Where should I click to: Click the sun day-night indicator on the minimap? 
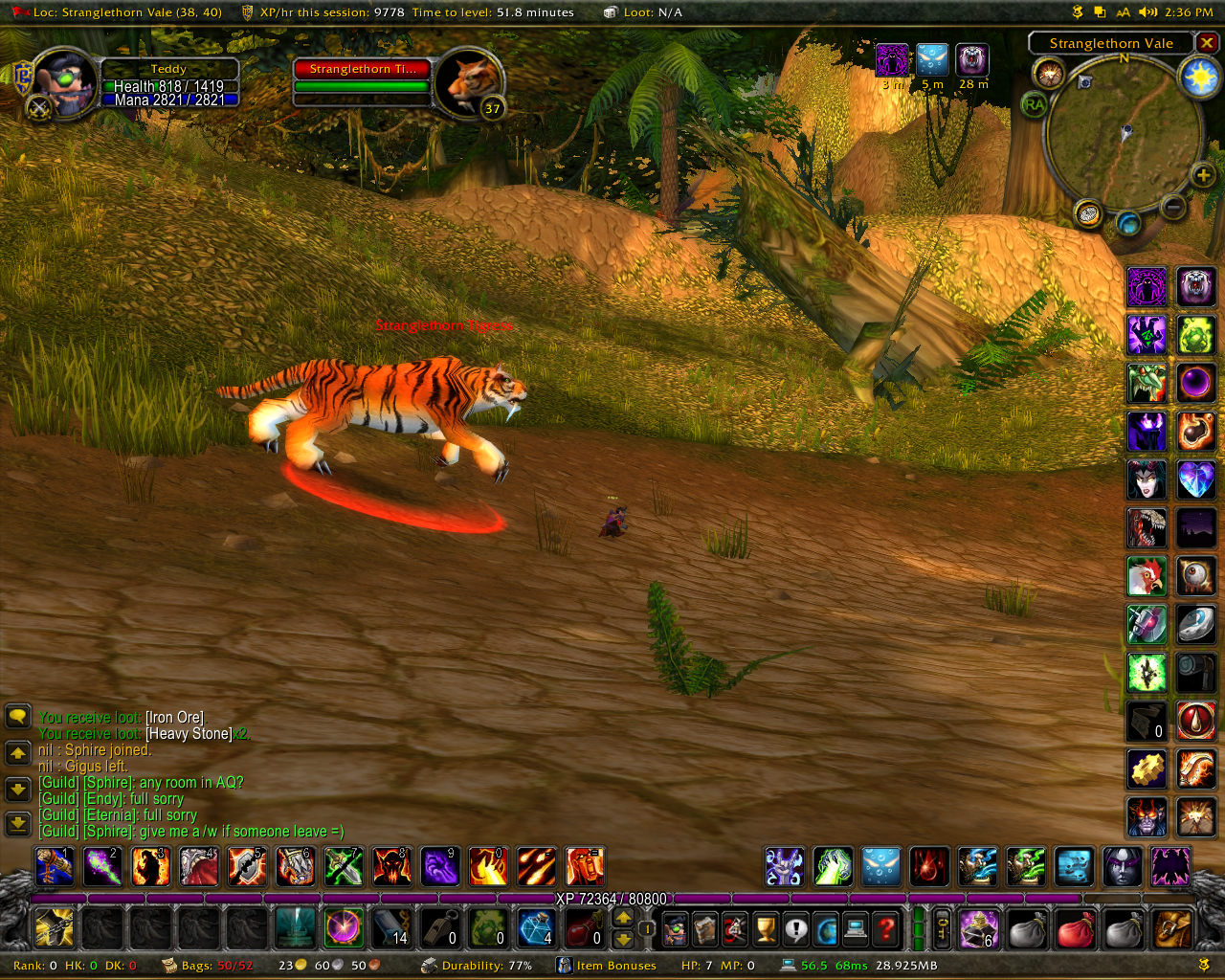[x=1199, y=77]
